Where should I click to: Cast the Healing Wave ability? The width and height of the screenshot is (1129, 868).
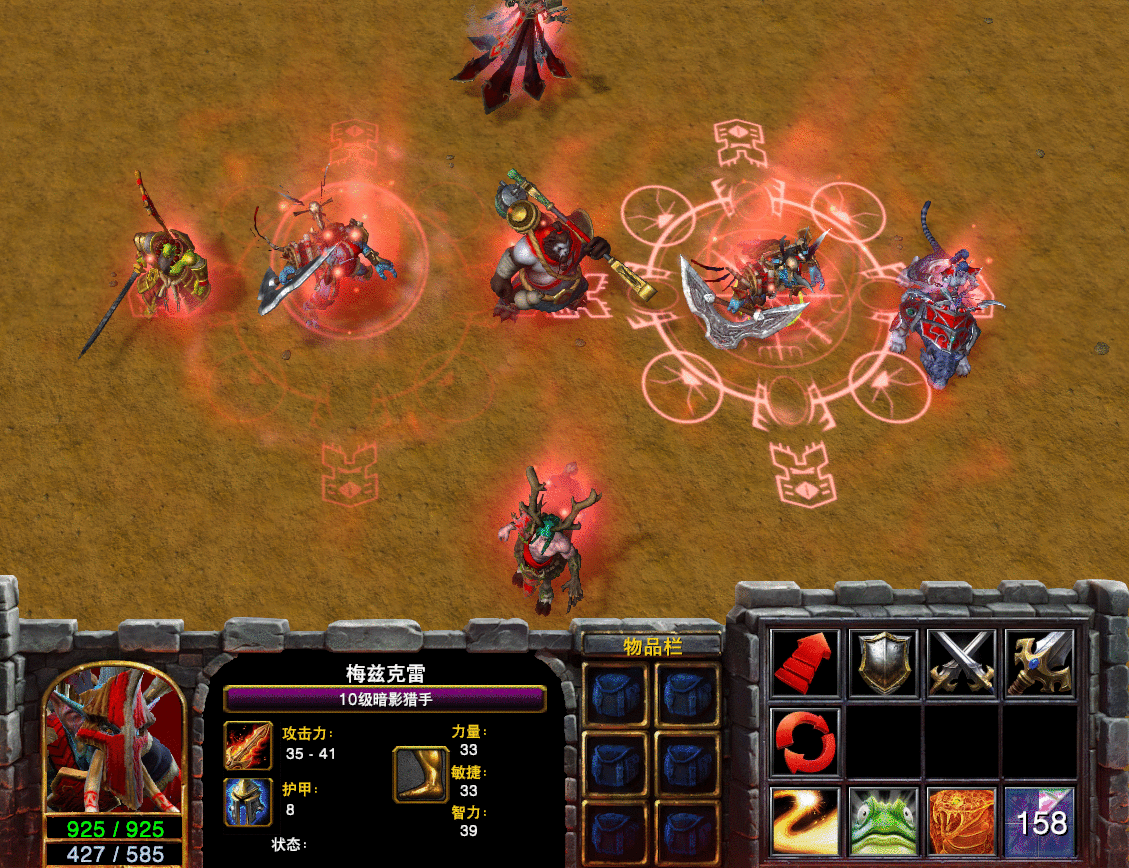[805, 821]
